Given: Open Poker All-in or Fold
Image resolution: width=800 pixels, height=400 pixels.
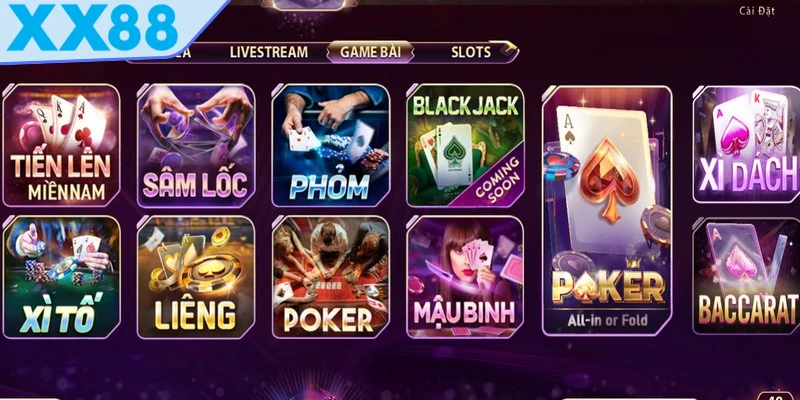Looking at the screenshot, I should pyautogui.click(x=608, y=210).
